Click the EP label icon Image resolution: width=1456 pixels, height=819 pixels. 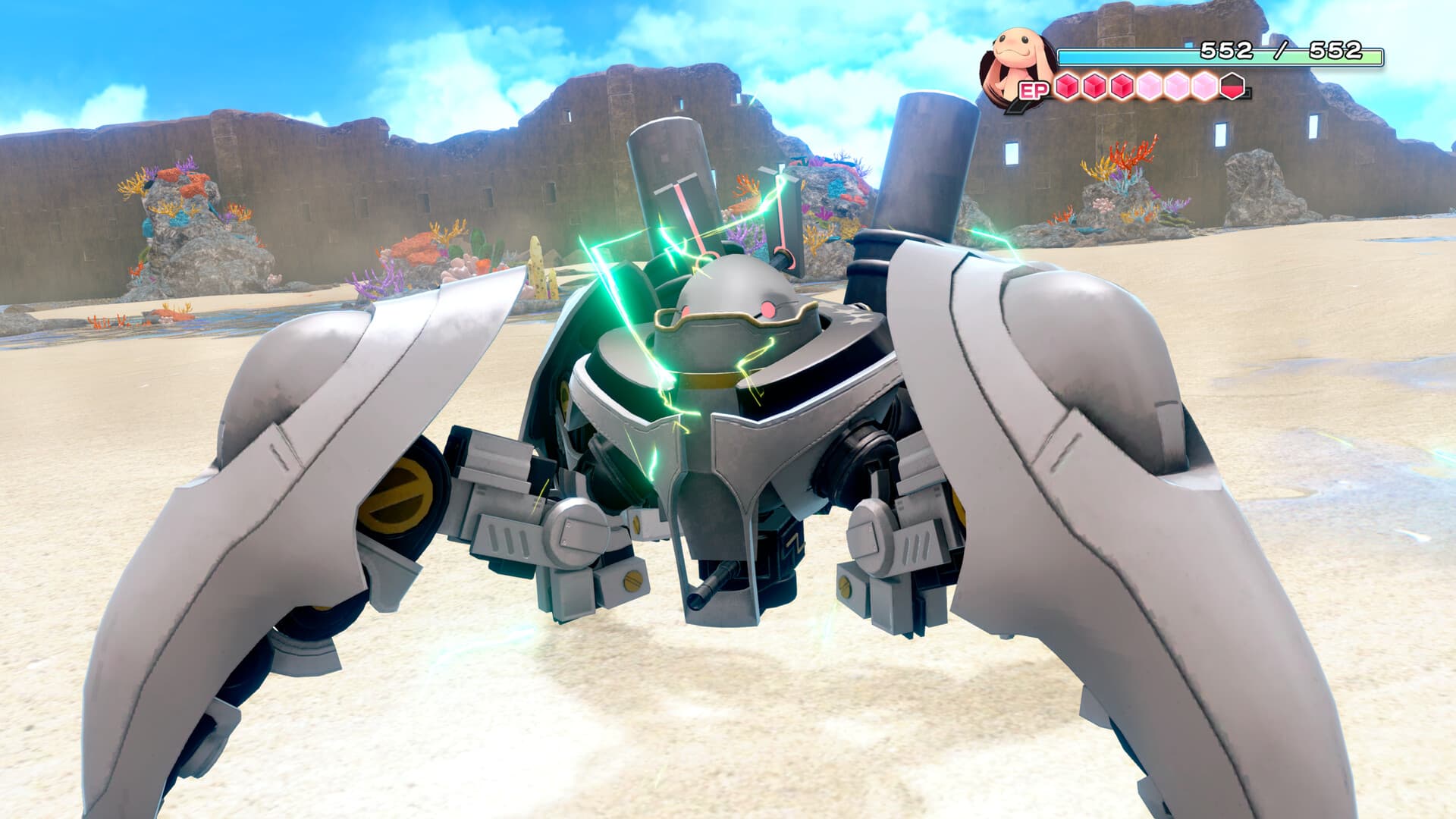pyautogui.click(x=1034, y=89)
